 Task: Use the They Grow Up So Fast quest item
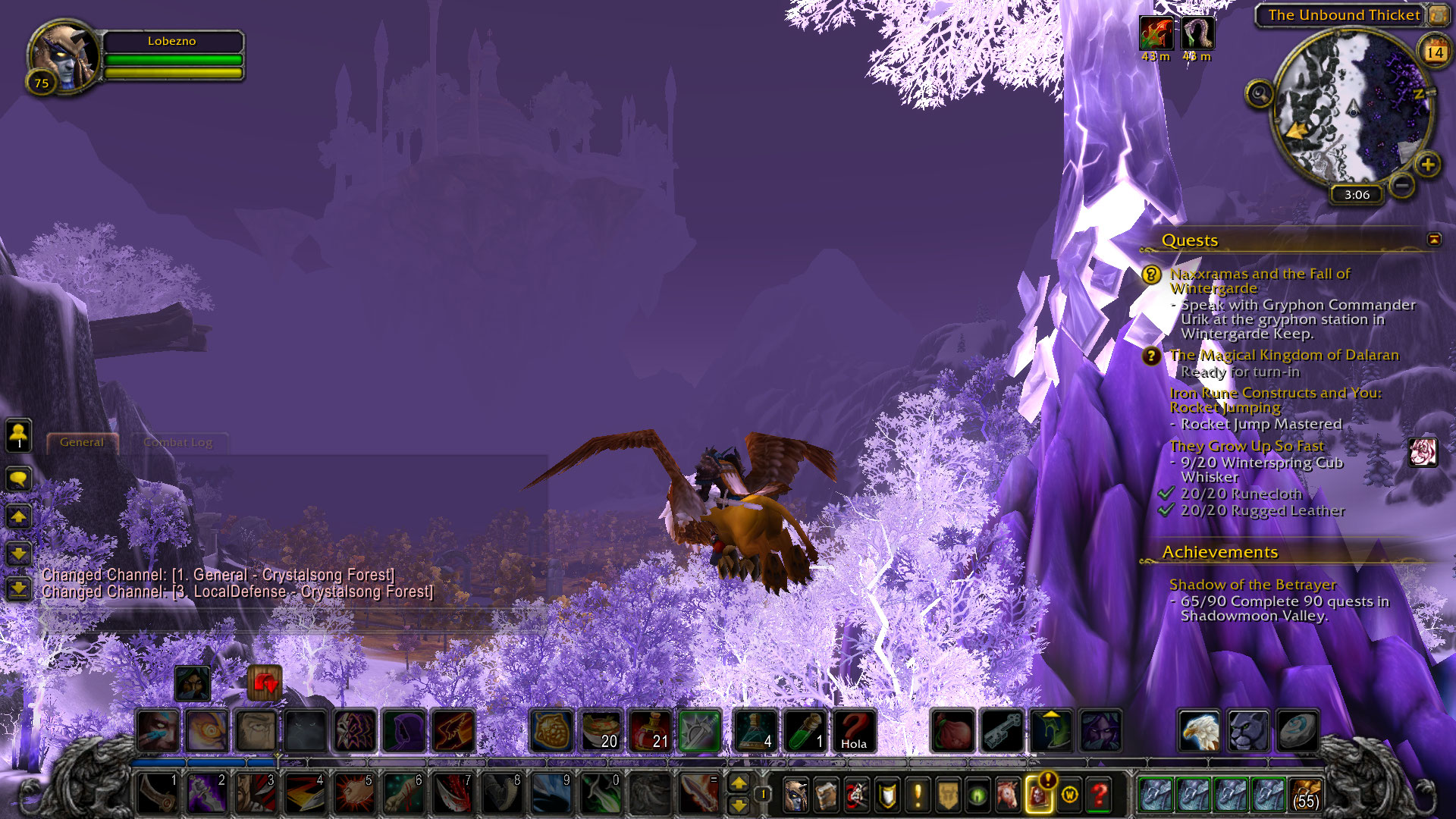click(x=1423, y=452)
